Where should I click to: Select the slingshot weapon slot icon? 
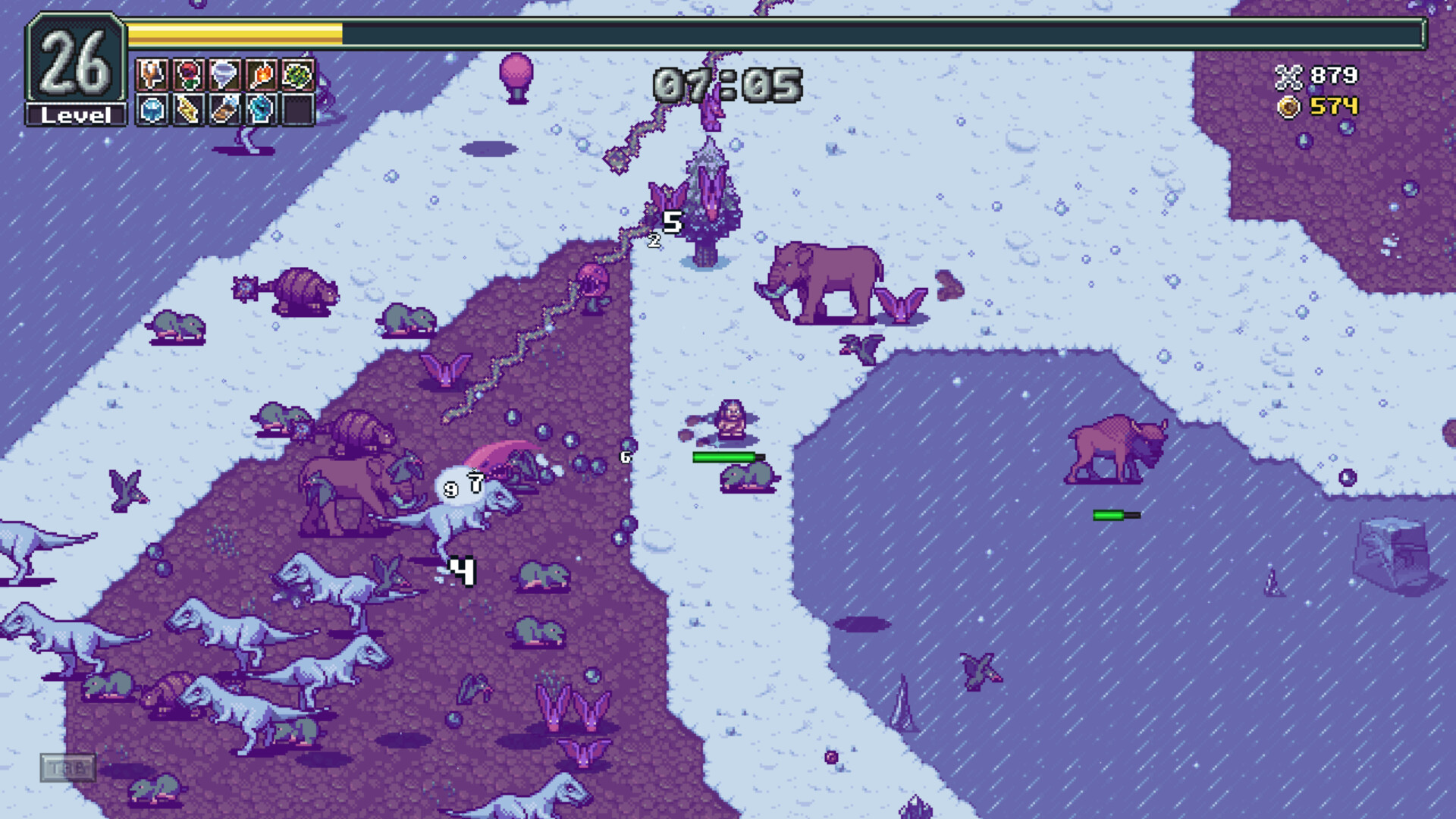[150, 75]
